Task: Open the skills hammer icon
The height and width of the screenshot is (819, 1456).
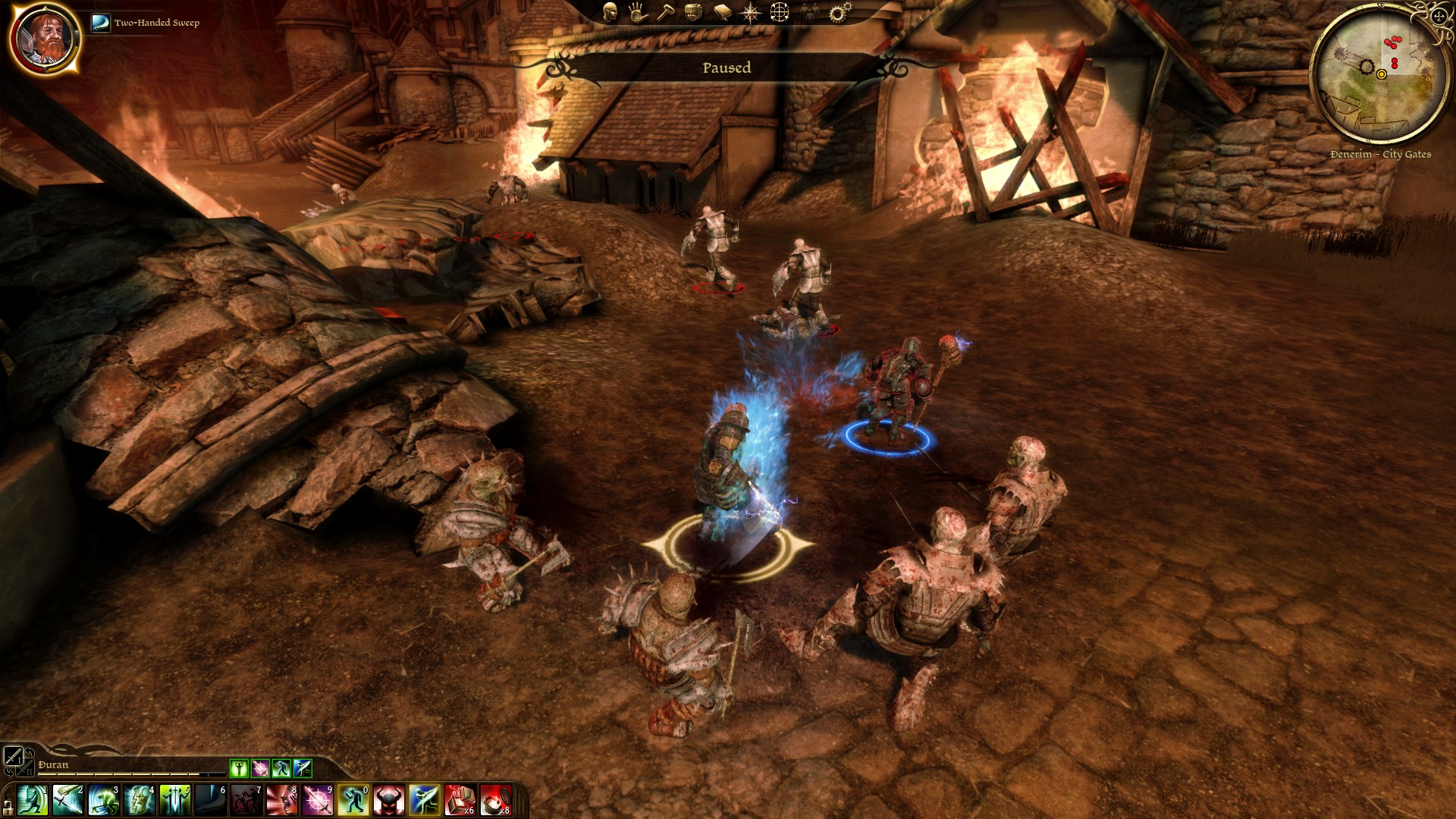Action: 665,12
